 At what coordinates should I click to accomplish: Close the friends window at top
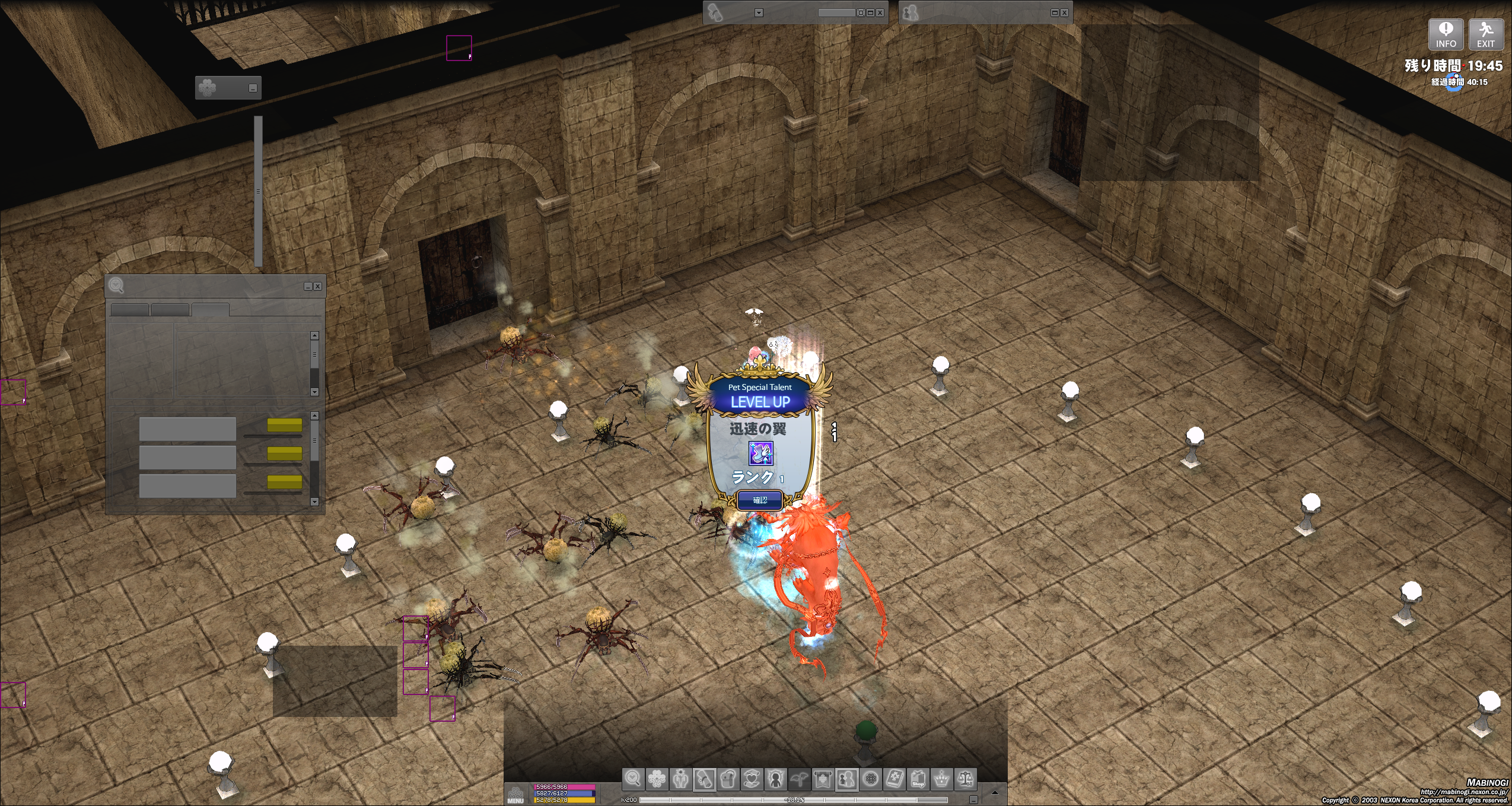[x=1065, y=12]
